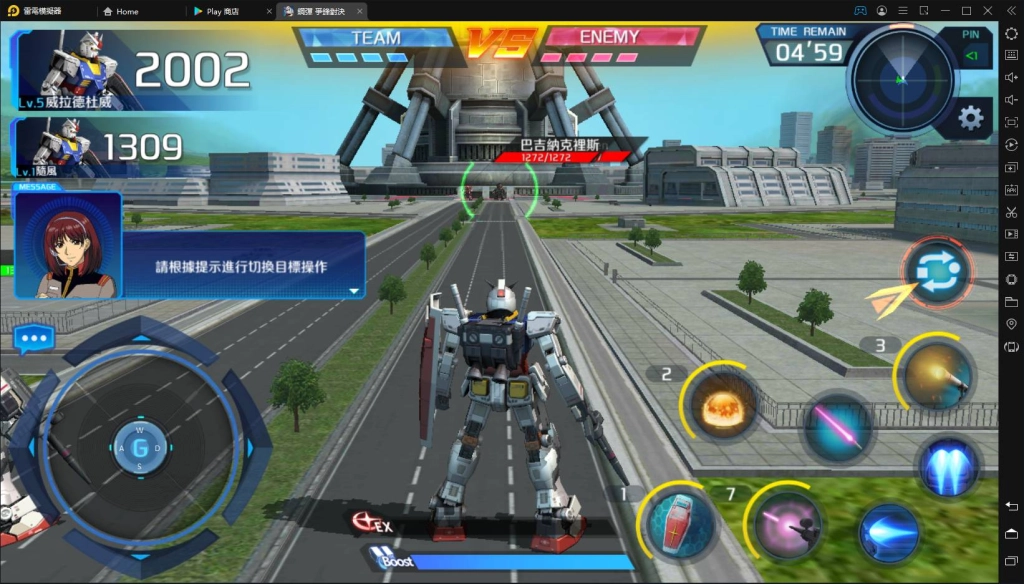The height and width of the screenshot is (584, 1024).
Task: Trigger the blue boost dash button
Action: pyautogui.click(x=887, y=531)
